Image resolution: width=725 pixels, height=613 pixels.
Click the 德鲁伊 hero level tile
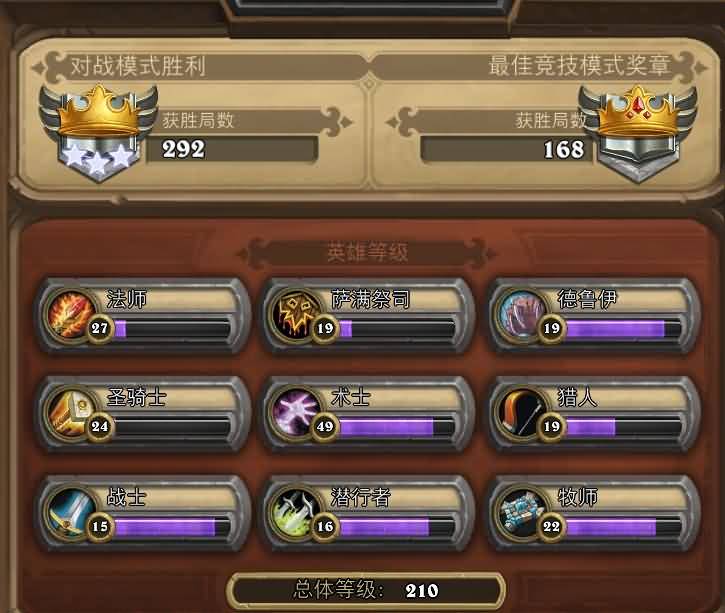594,315
